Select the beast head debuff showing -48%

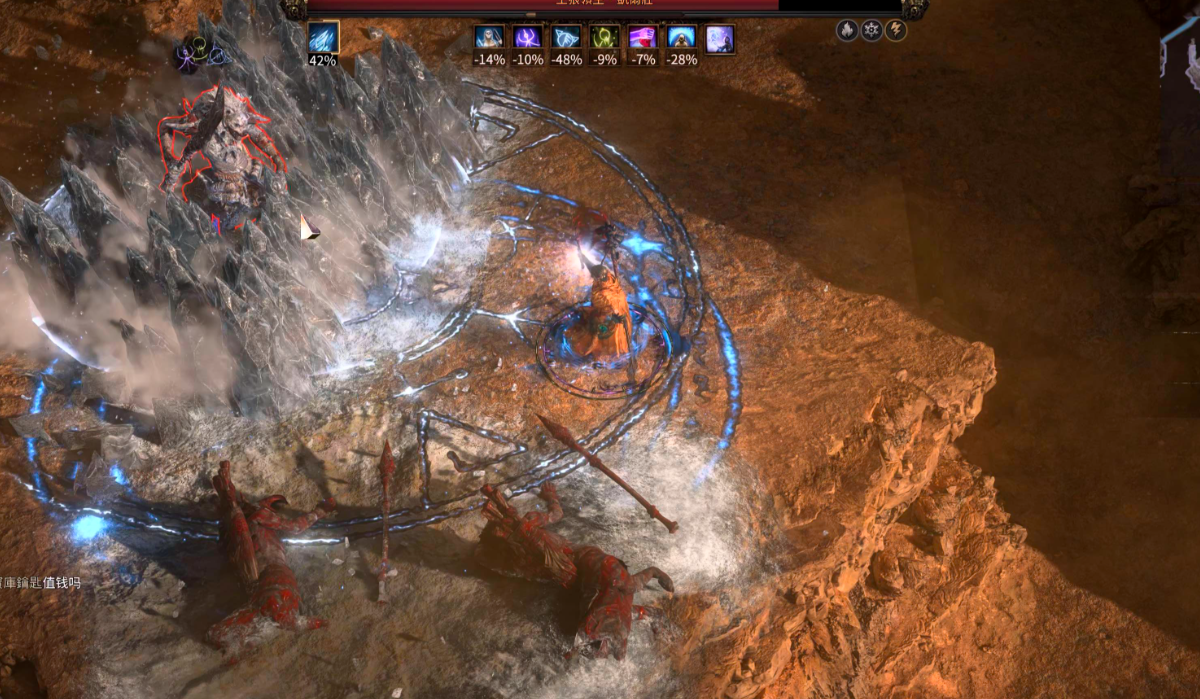coord(566,39)
